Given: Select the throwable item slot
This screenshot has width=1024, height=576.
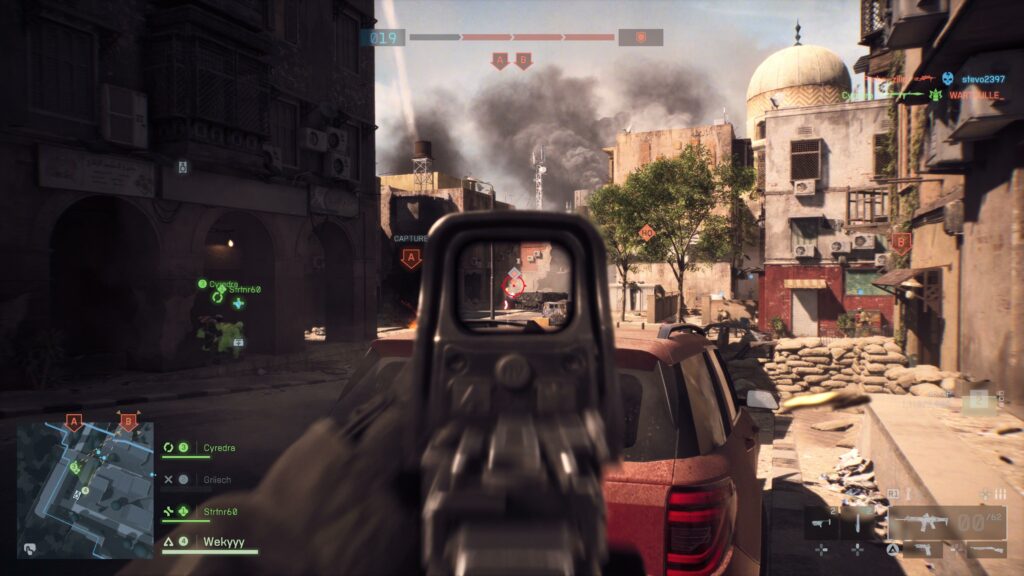Looking at the screenshot, I should click(857, 521).
